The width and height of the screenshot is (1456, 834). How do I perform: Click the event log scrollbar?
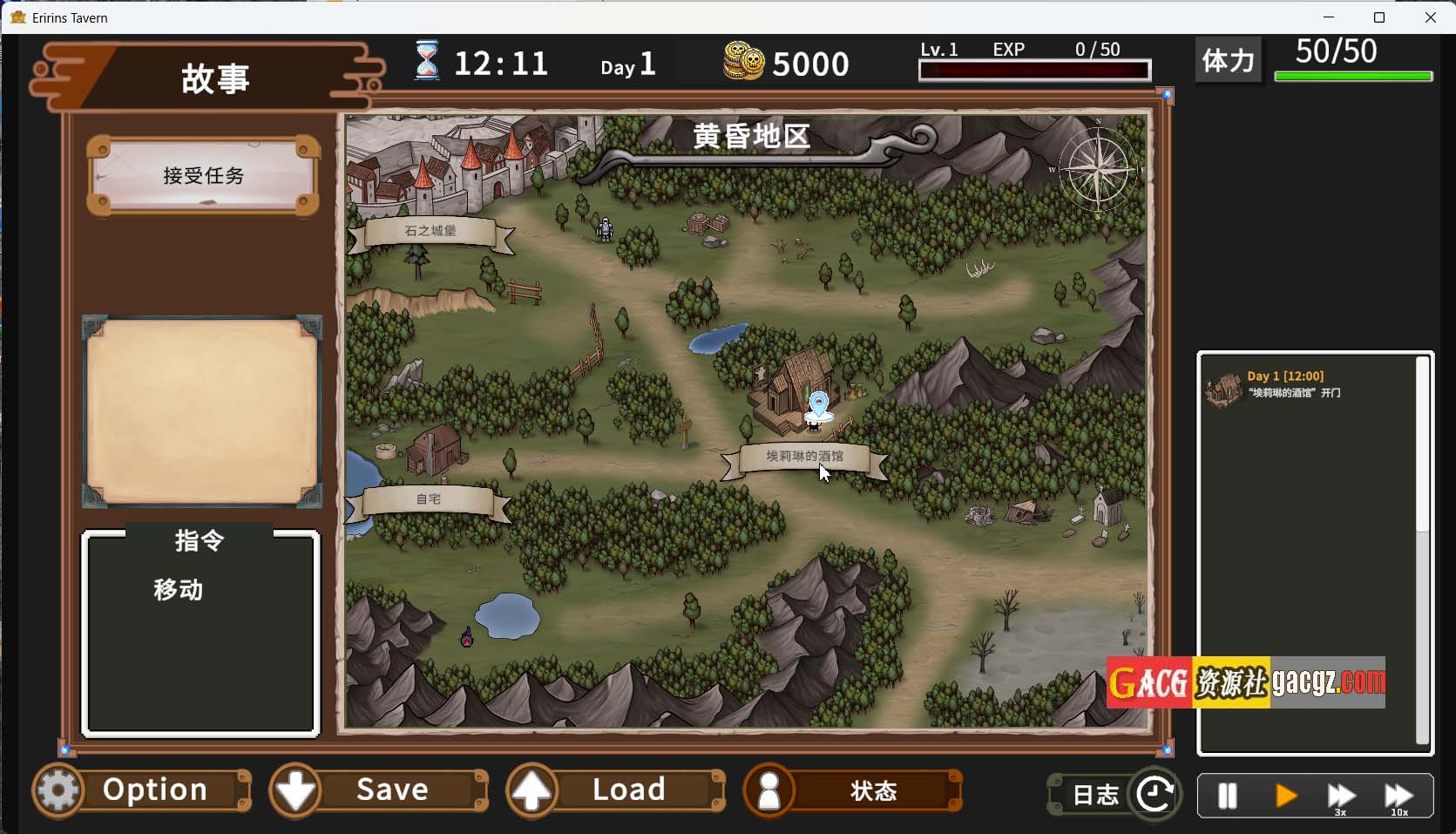pyautogui.click(x=1422, y=444)
